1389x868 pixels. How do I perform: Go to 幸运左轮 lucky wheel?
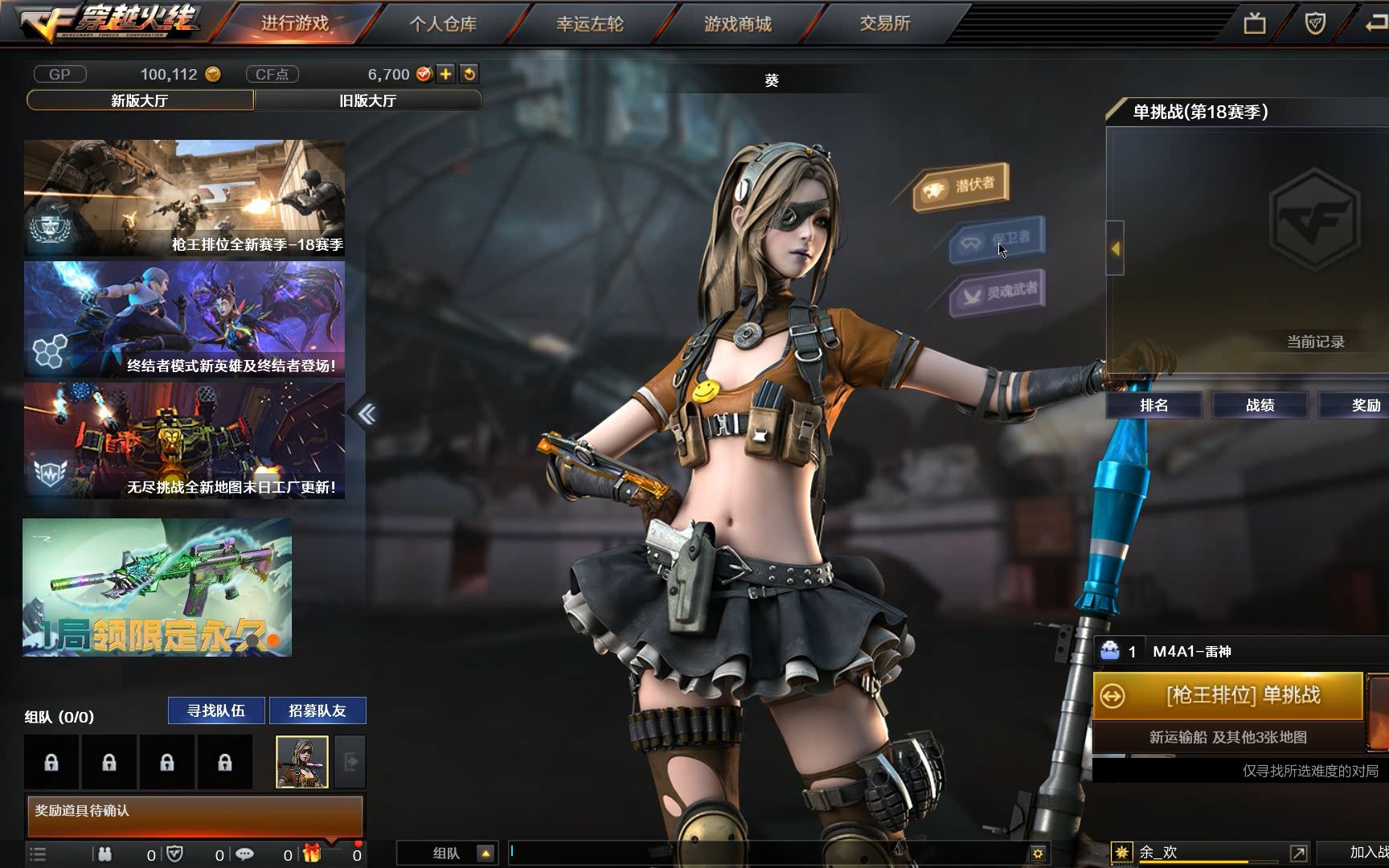click(x=590, y=23)
